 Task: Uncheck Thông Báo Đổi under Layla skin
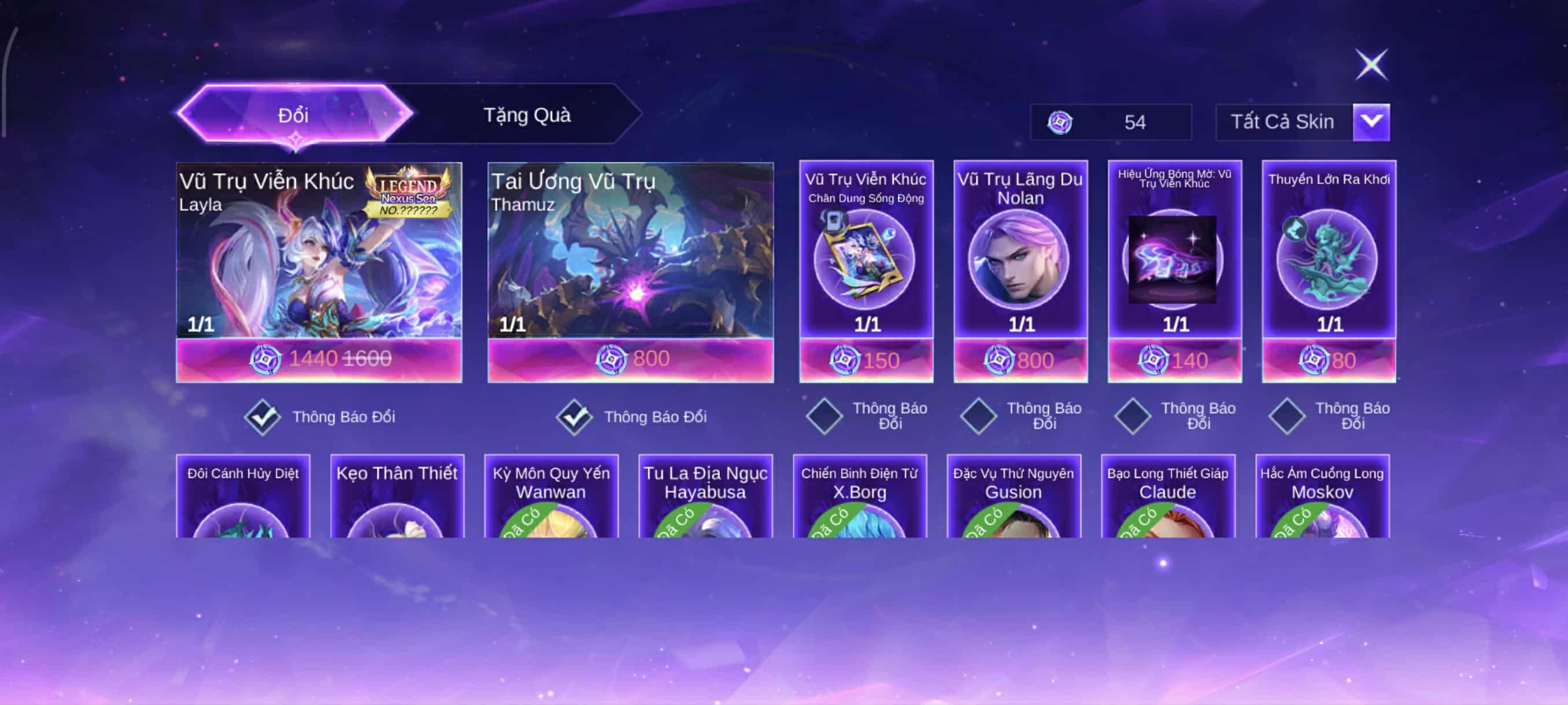pos(262,417)
